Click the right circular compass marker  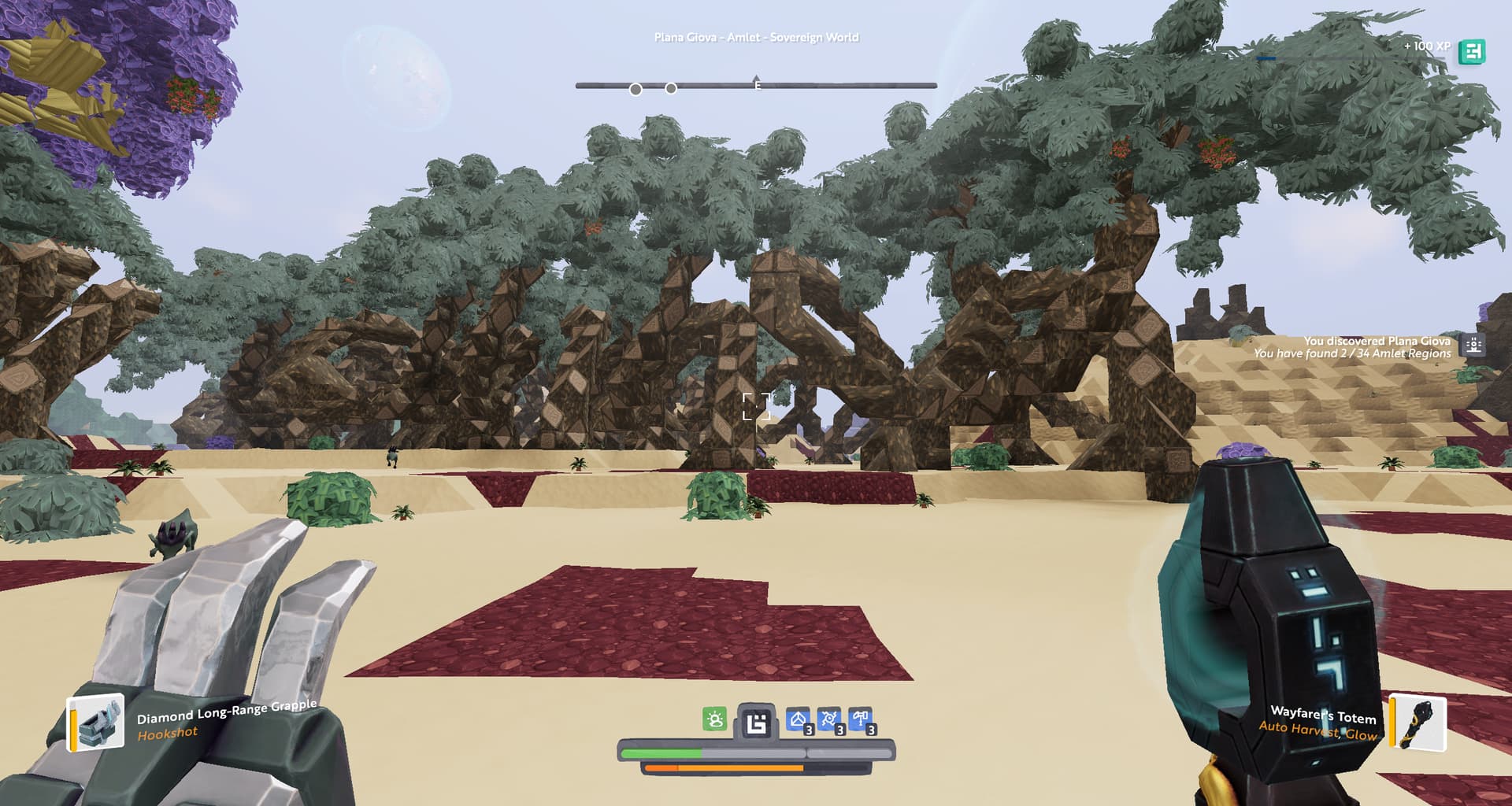pos(671,89)
